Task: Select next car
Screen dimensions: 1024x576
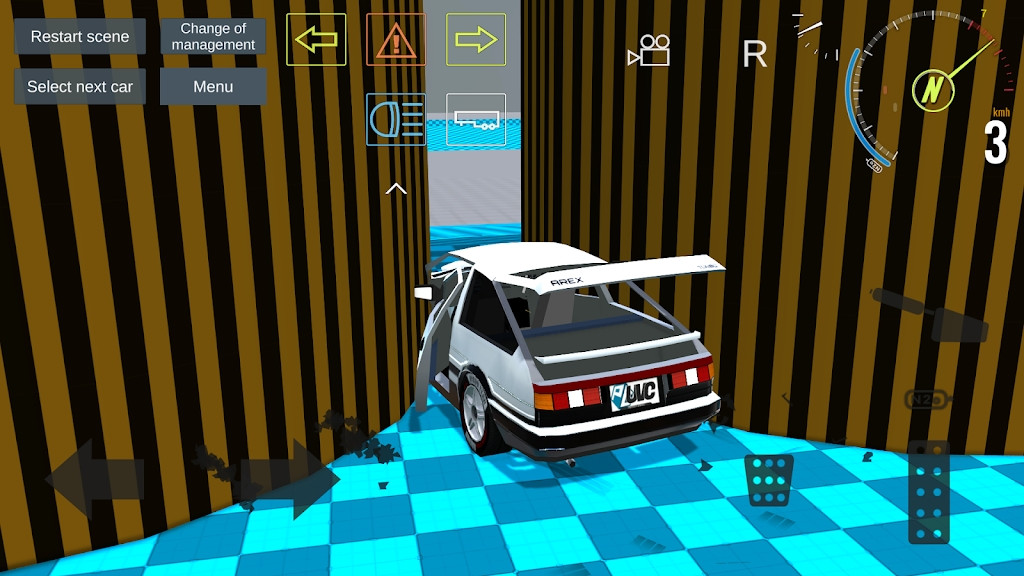Action: click(80, 87)
